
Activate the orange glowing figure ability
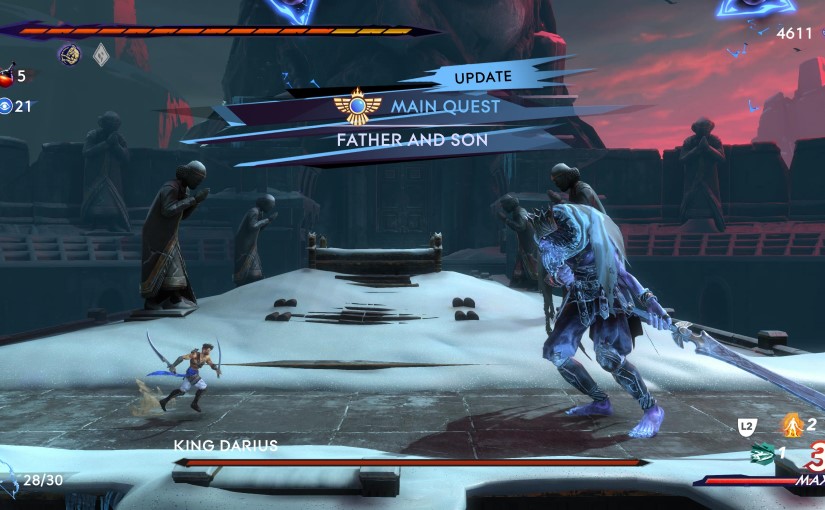[791, 424]
